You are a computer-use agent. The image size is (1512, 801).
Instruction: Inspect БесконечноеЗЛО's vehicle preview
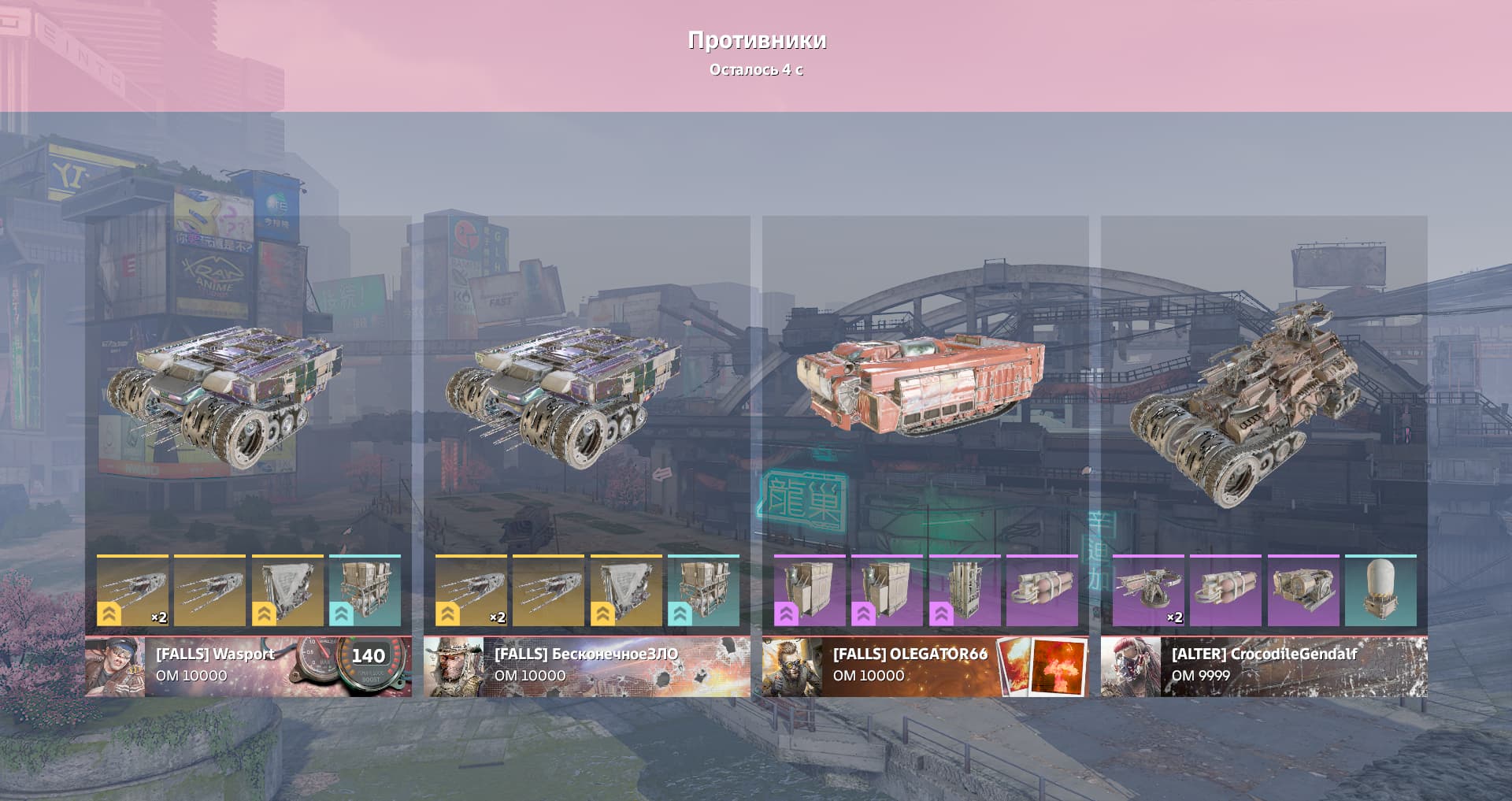[563, 394]
